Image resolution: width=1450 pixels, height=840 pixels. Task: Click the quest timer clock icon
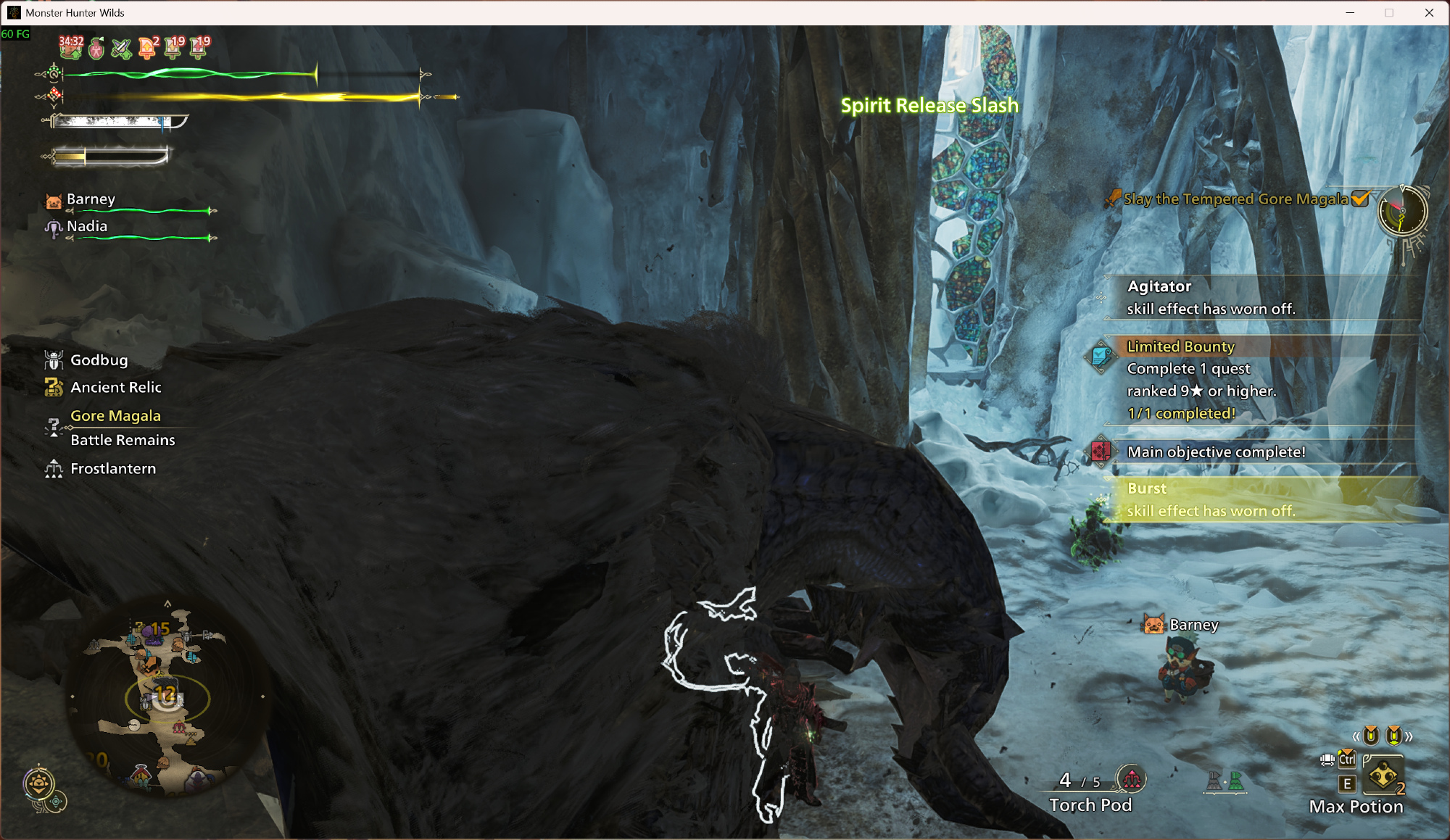tap(1402, 212)
